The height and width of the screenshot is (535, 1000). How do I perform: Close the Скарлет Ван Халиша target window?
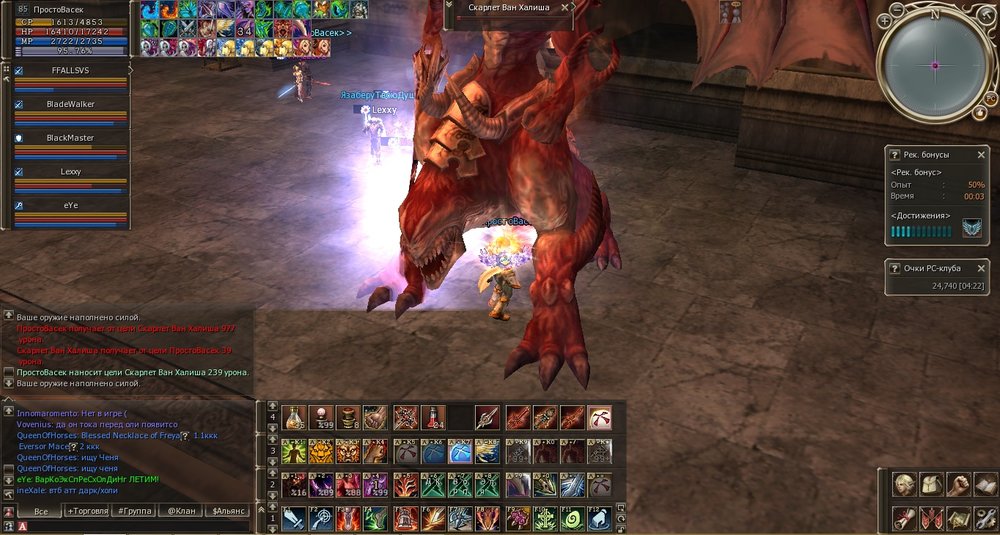point(565,7)
